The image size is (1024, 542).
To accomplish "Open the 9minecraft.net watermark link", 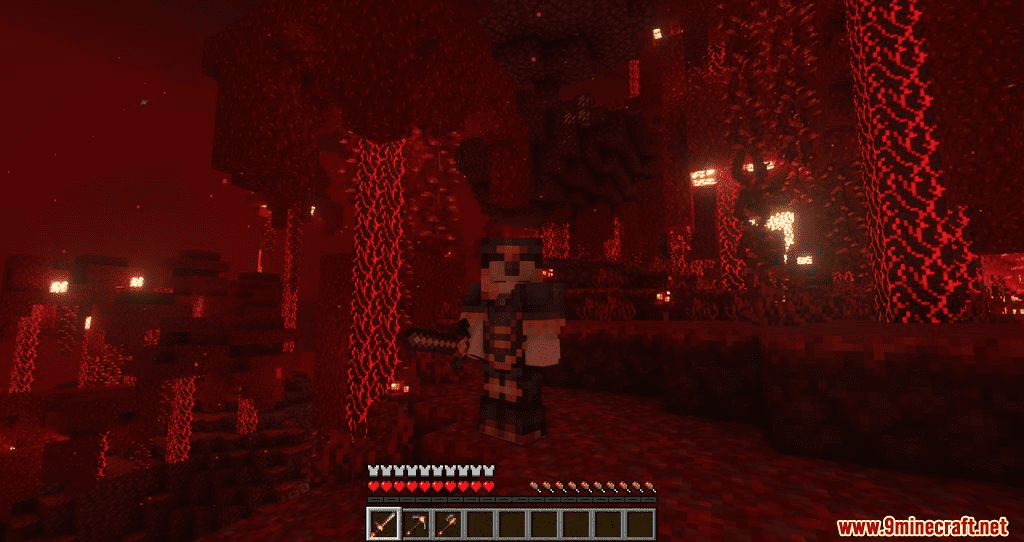I will 922,526.
